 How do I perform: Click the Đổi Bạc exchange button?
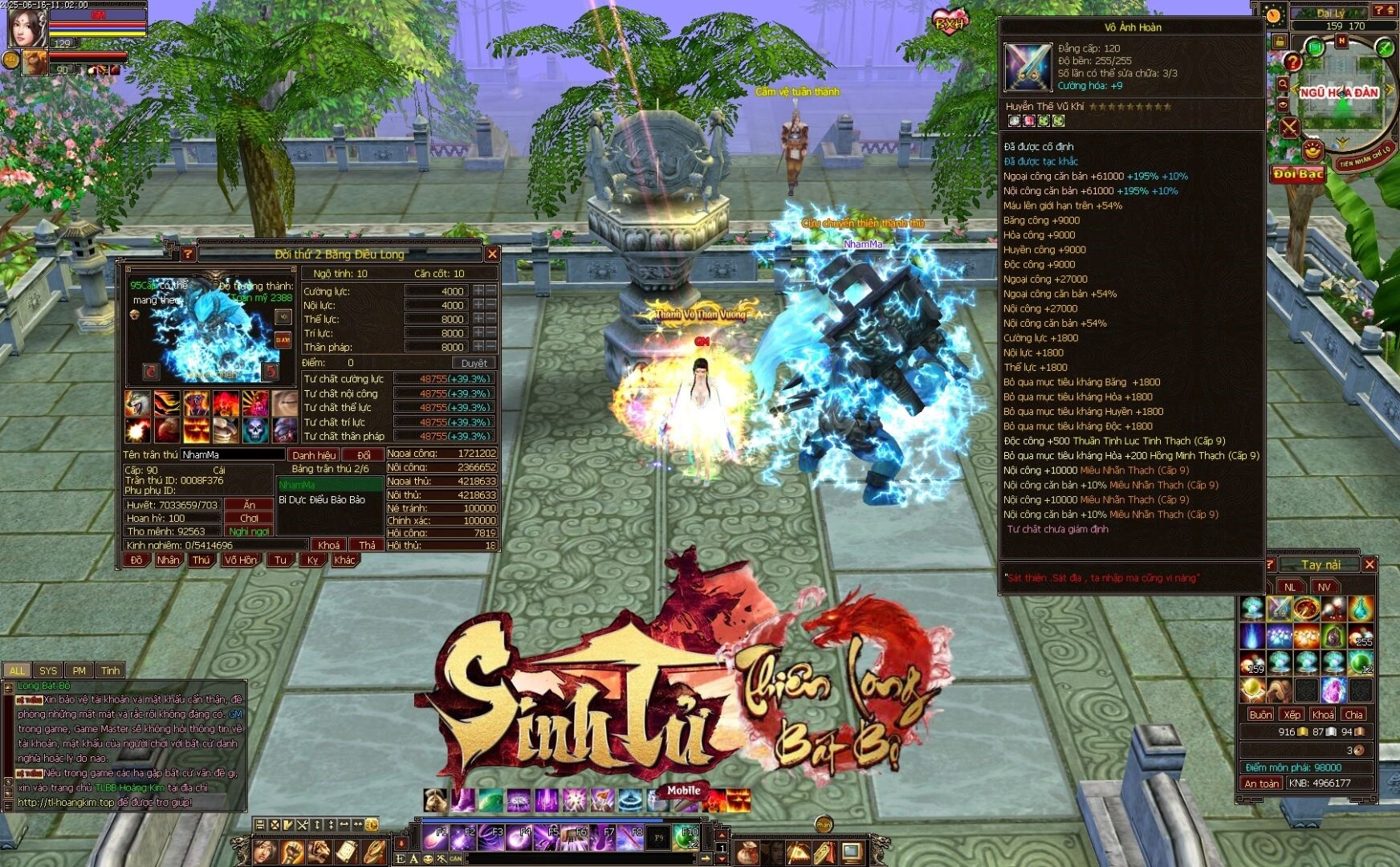coord(1298,174)
